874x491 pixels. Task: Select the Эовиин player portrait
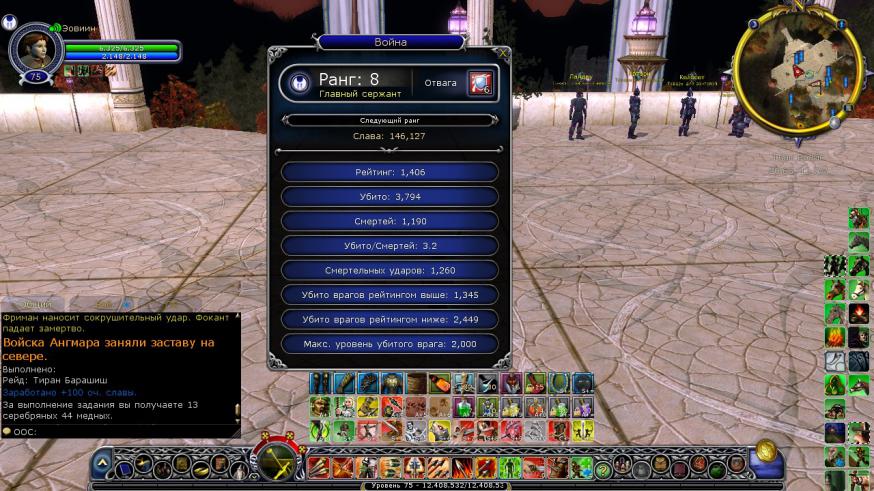(x=30, y=49)
